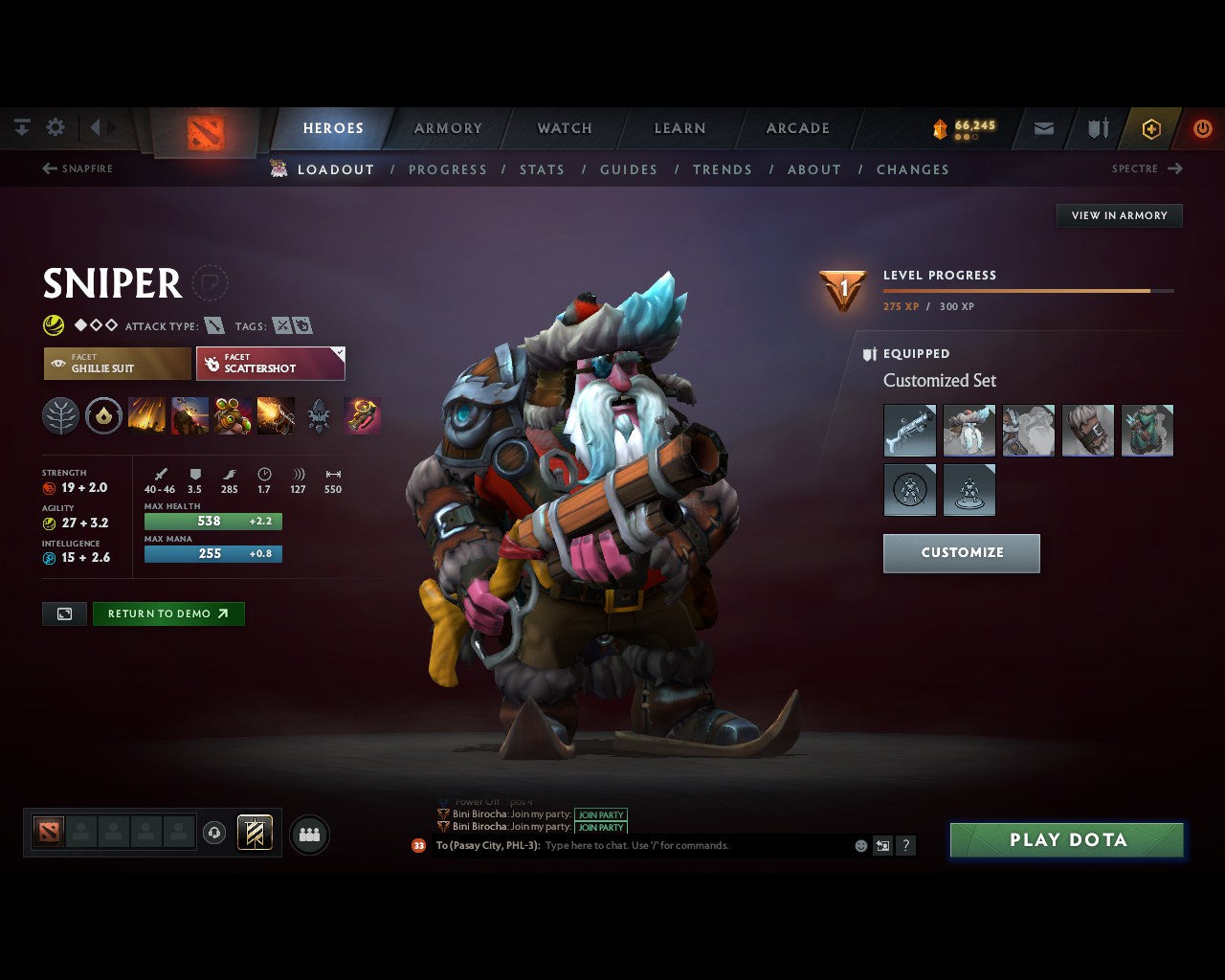The width and height of the screenshot is (1225, 980).
Task: Start matchmaking with Play Dota
Action: tap(1067, 840)
